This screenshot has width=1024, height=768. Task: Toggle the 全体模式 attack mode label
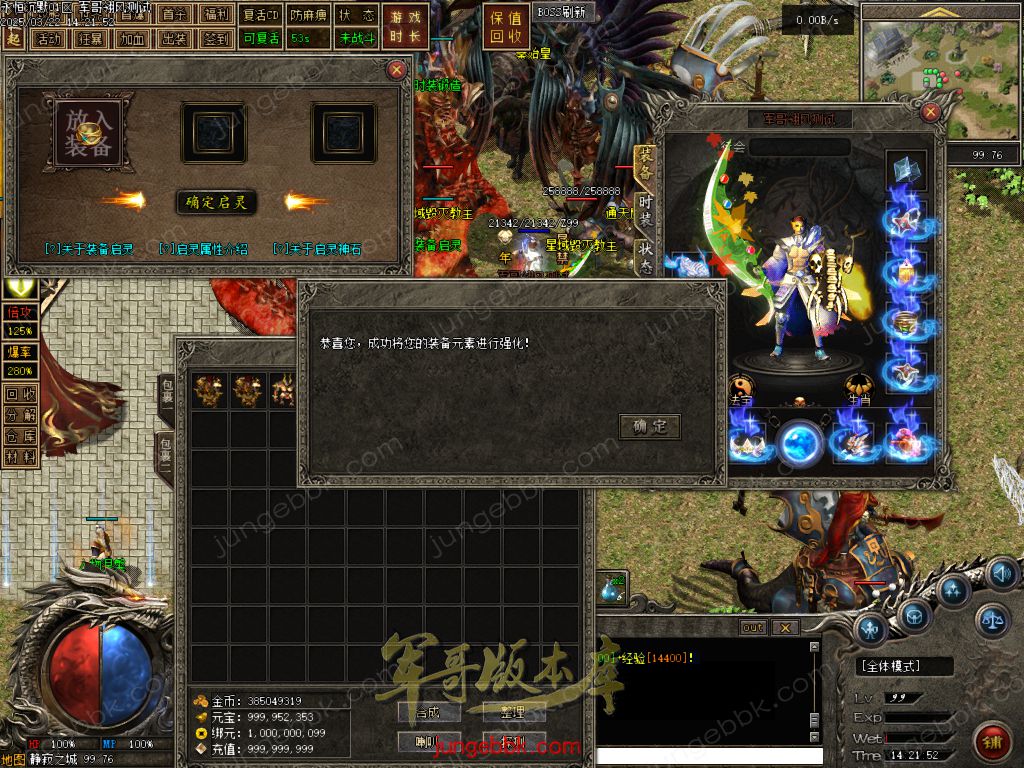891,666
